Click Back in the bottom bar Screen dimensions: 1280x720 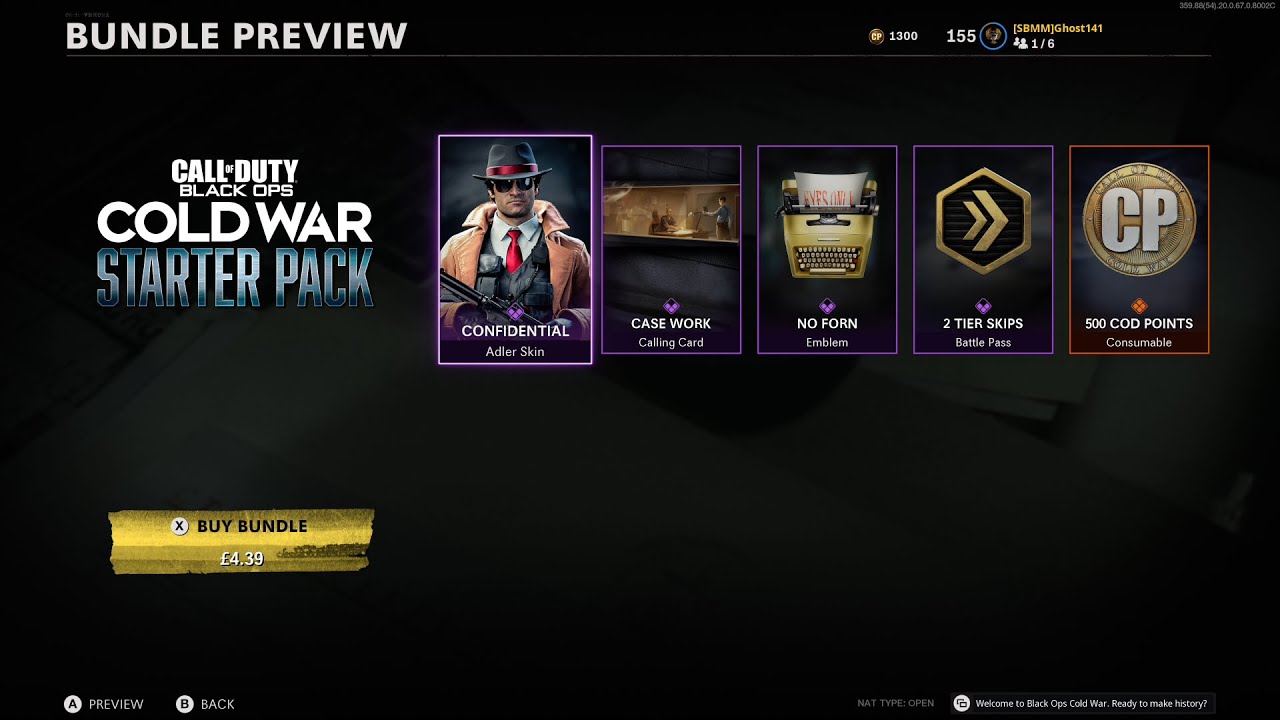point(206,704)
